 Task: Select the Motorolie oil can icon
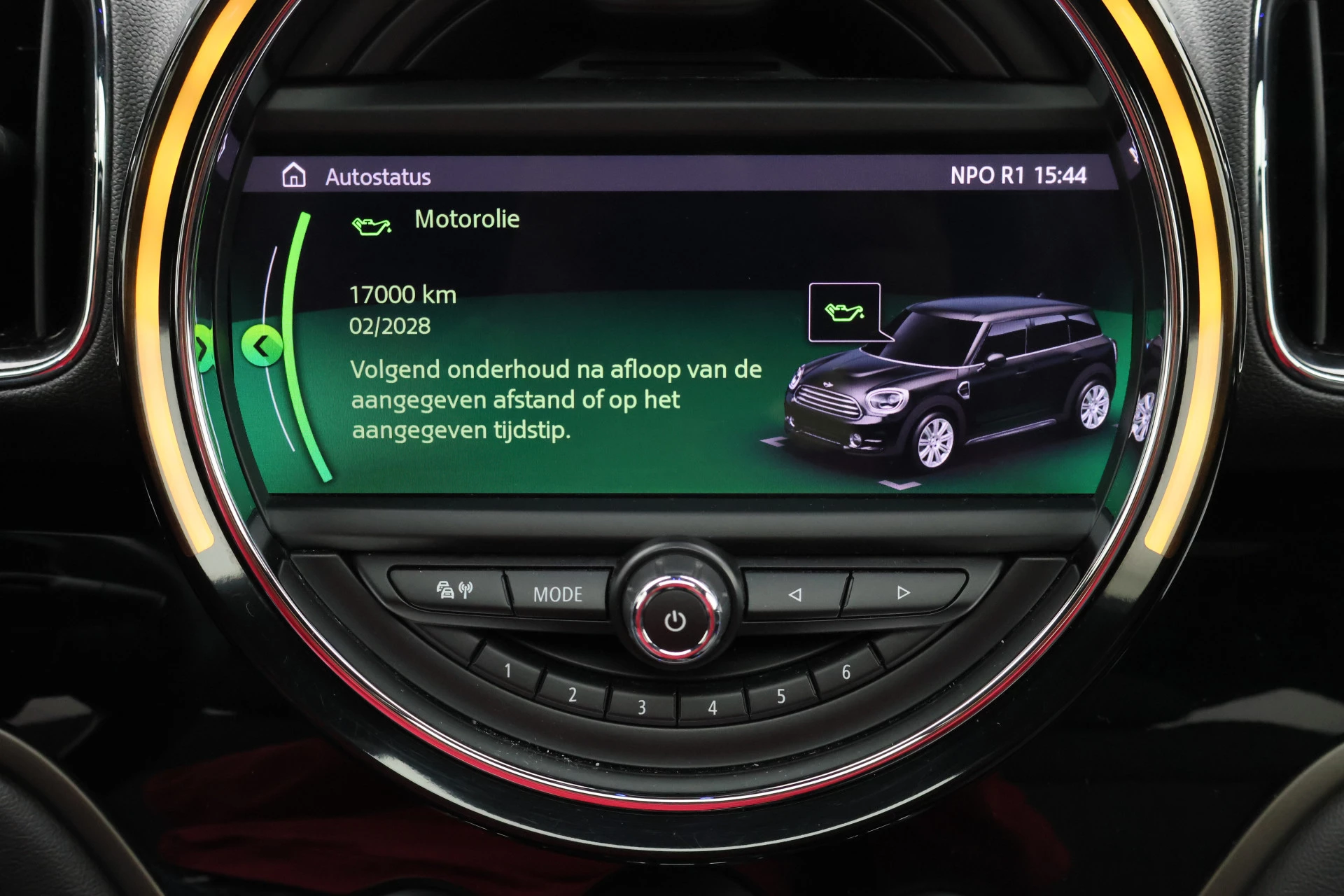[x=372, y=227]
